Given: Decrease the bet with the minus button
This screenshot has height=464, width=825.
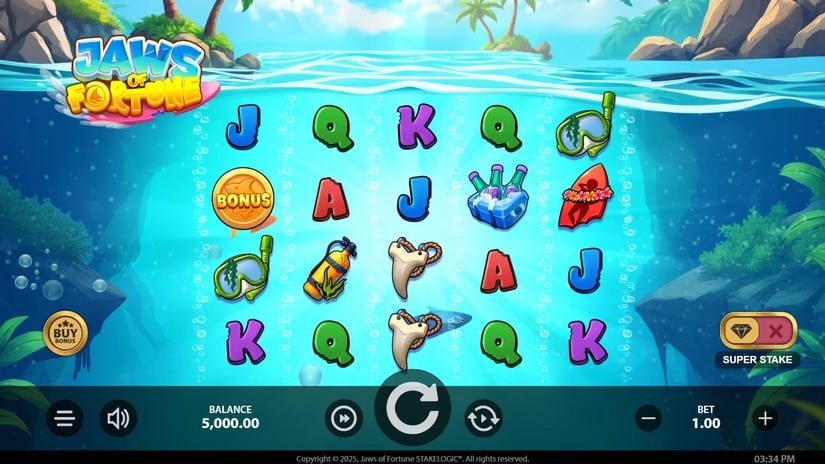Looking at the screenshot, I should click(x=648, y=419).
